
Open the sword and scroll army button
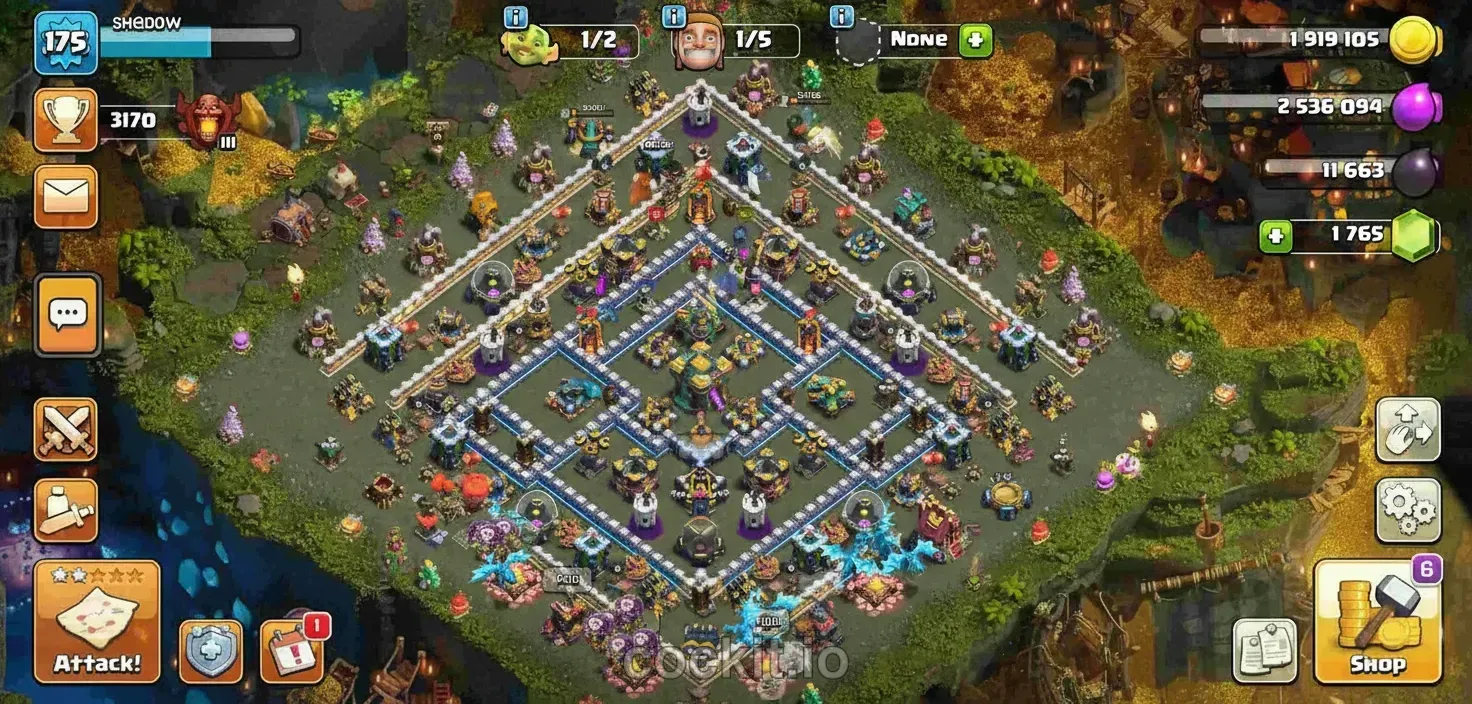[x=66, y=510]
